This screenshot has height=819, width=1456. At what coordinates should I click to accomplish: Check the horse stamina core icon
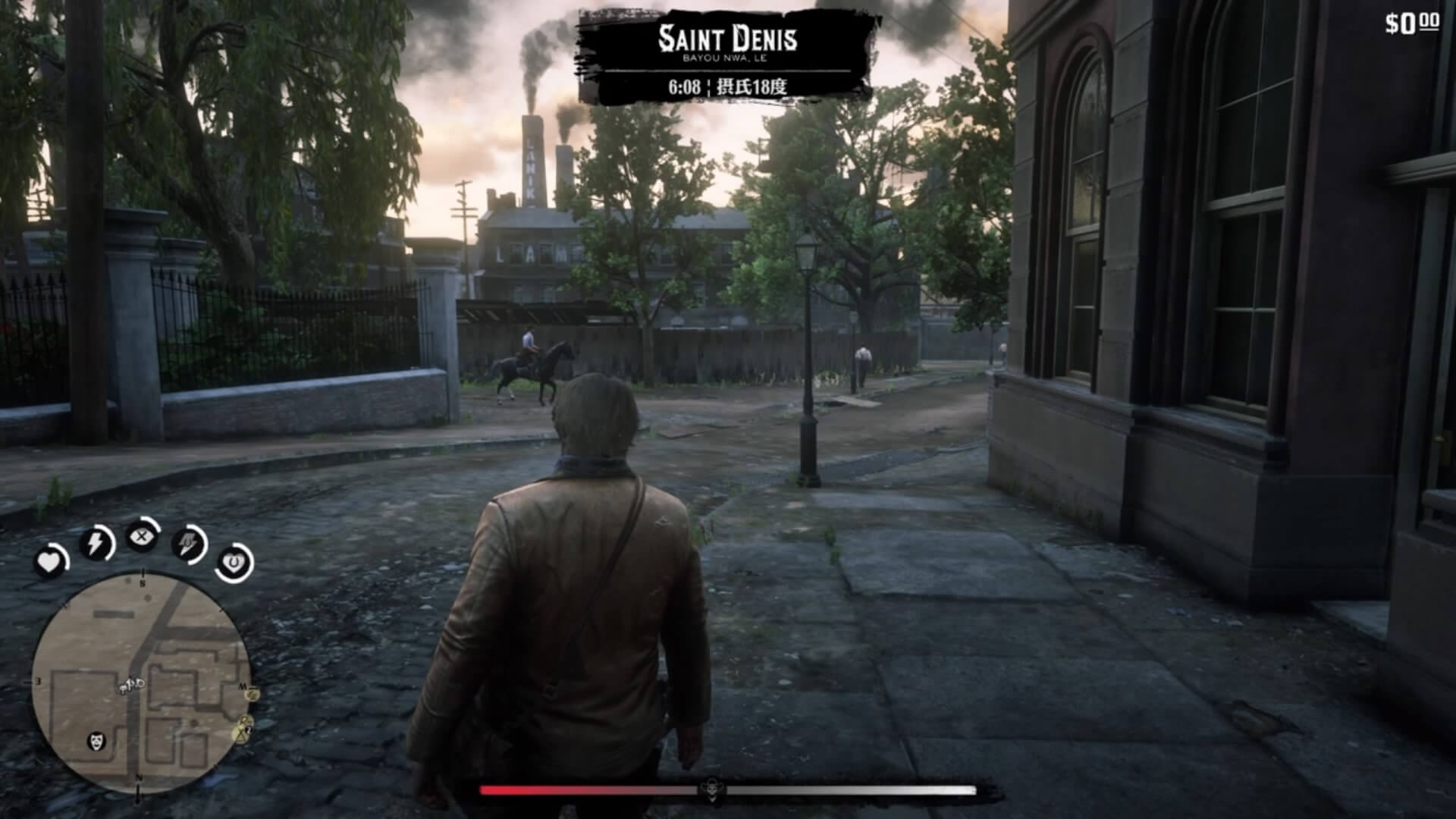click(x=188, y=544)
